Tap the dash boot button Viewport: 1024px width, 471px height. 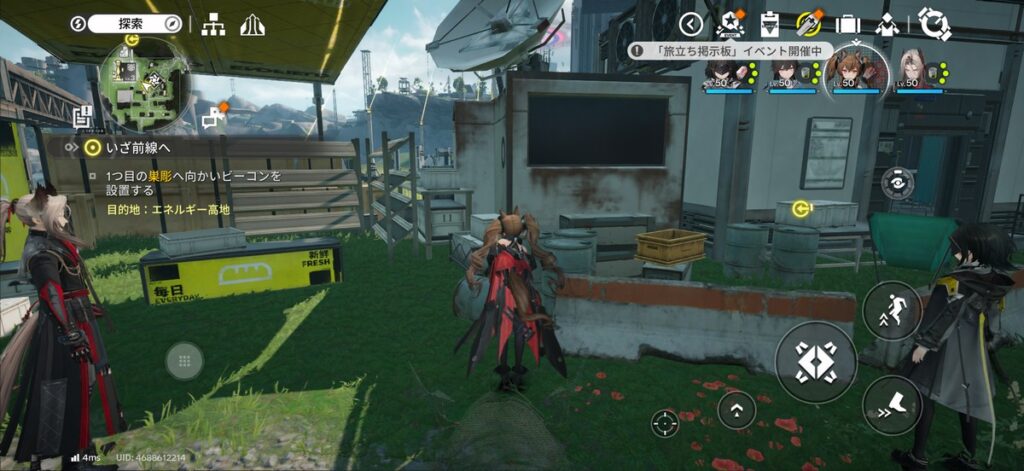pyautogui.click(x=891, y=404)
